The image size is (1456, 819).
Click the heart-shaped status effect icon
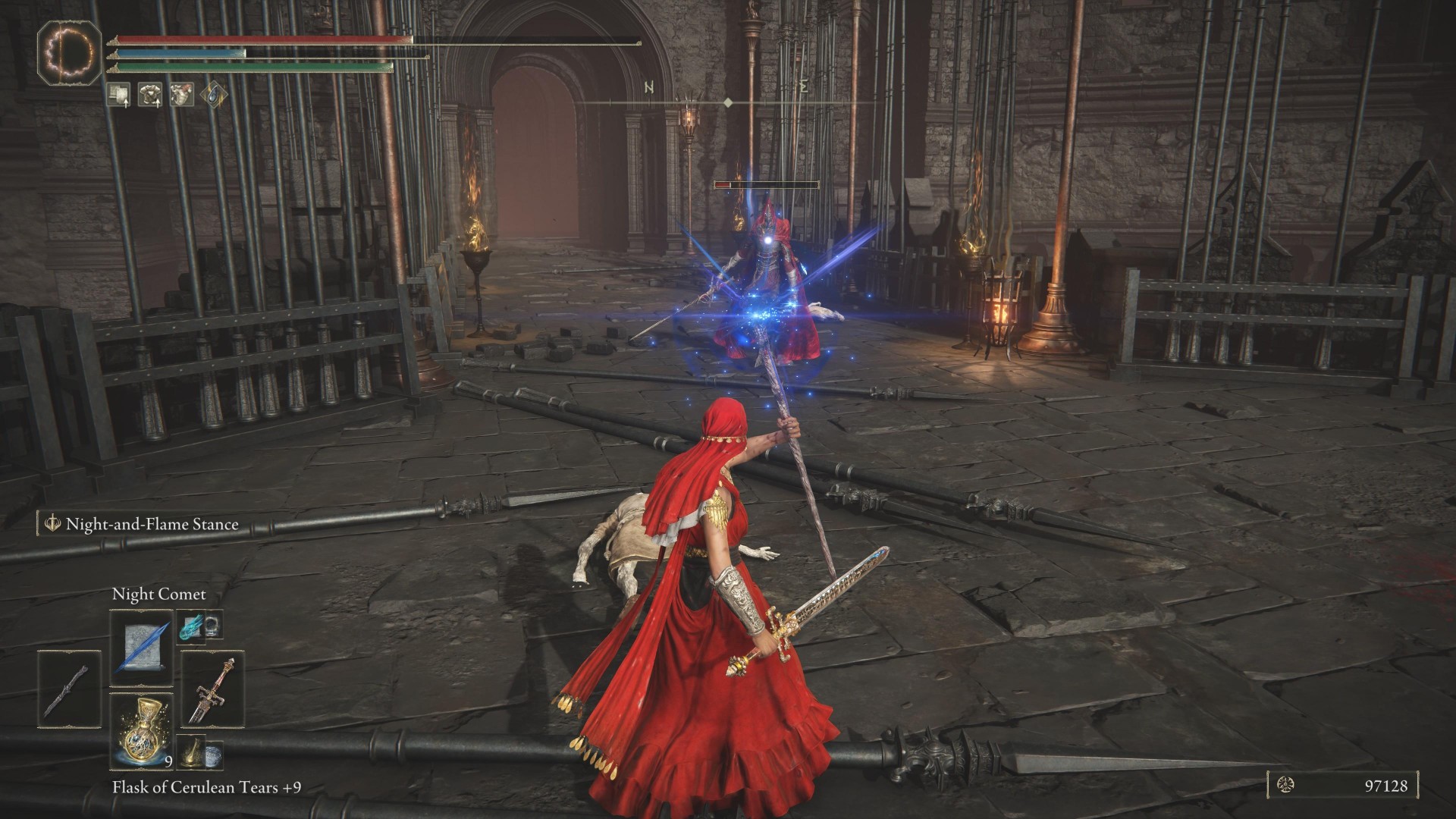tap(182, 94)
